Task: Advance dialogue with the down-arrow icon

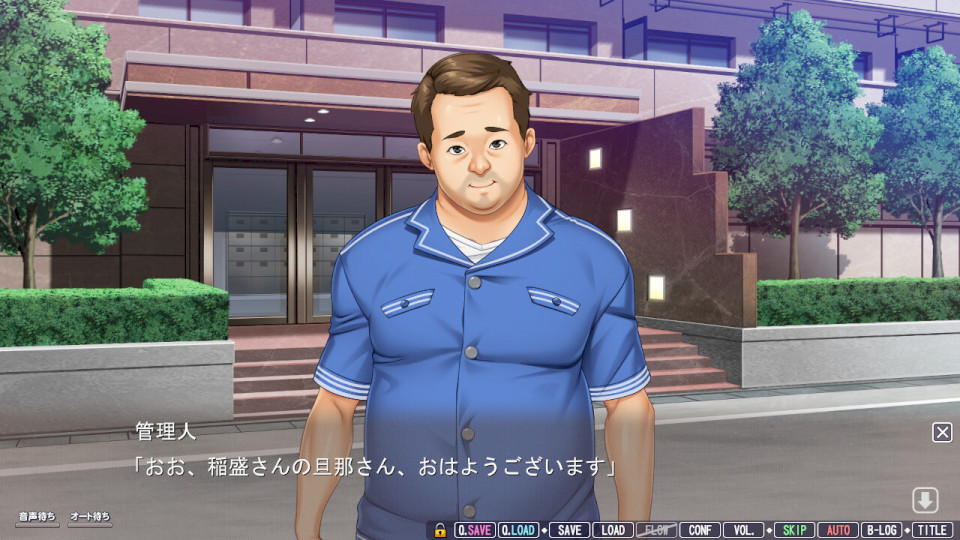Action: (924, 500)
